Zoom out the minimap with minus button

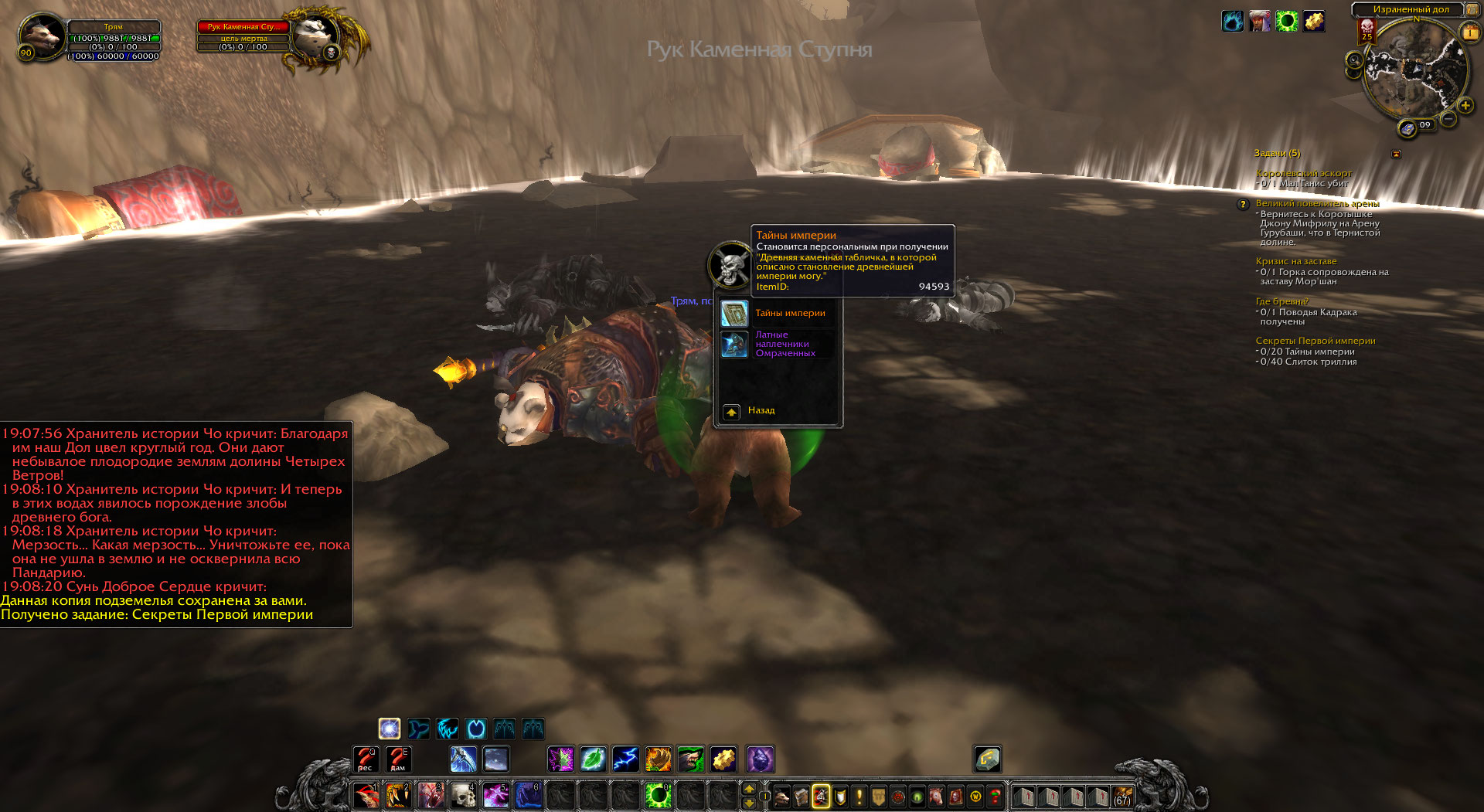pyautogui.click(x=1448, y=119)
